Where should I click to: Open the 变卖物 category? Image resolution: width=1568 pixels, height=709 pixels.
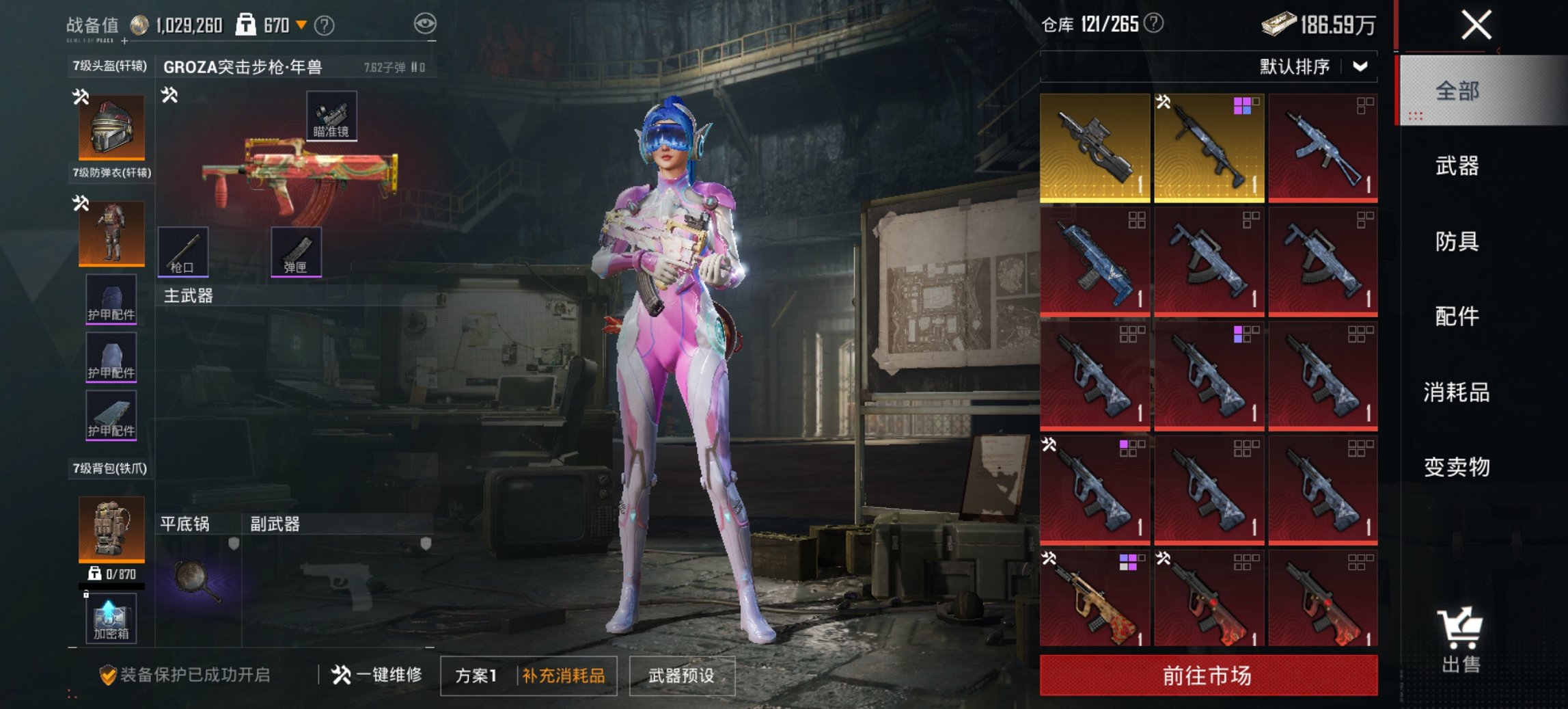click(x=1457, y=467)
